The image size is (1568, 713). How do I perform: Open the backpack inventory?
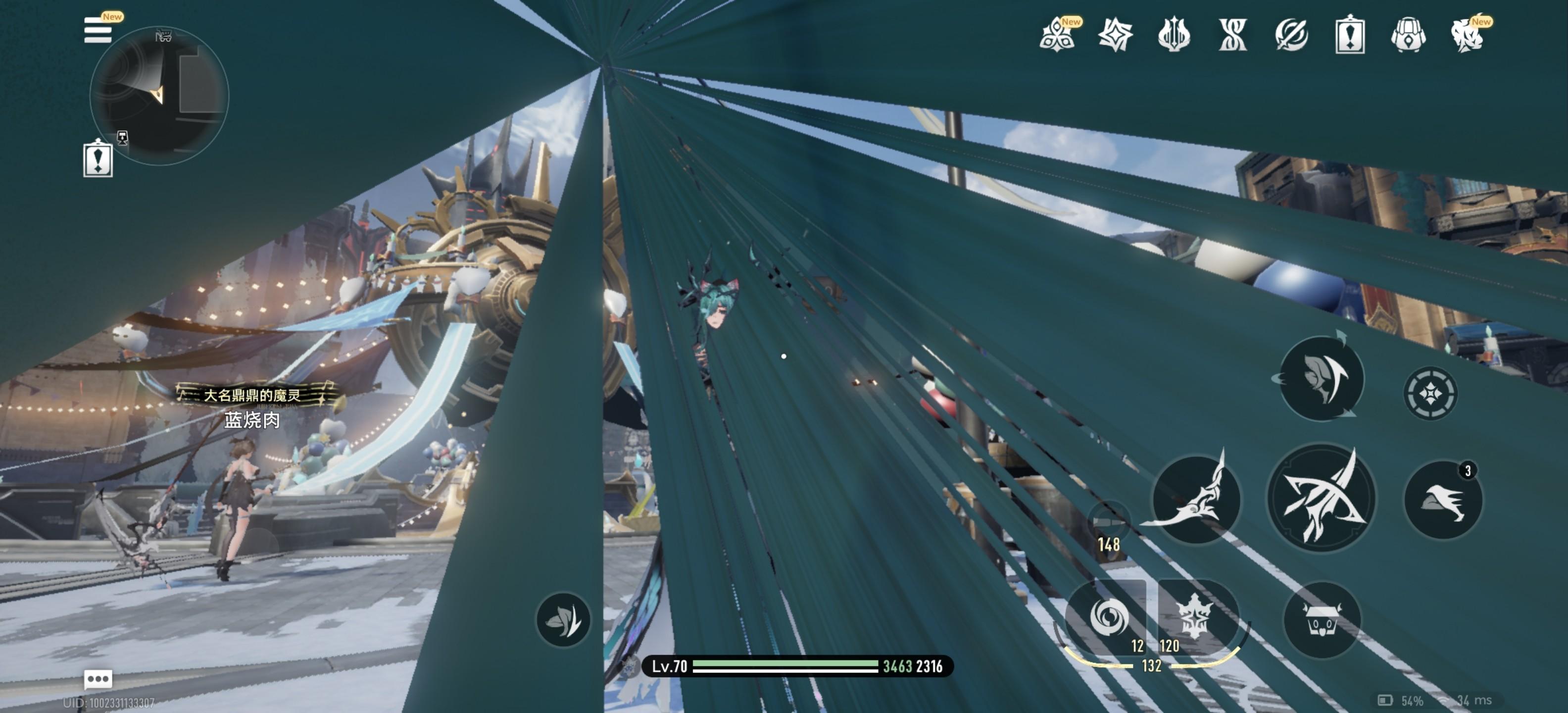coord(1409,35)
